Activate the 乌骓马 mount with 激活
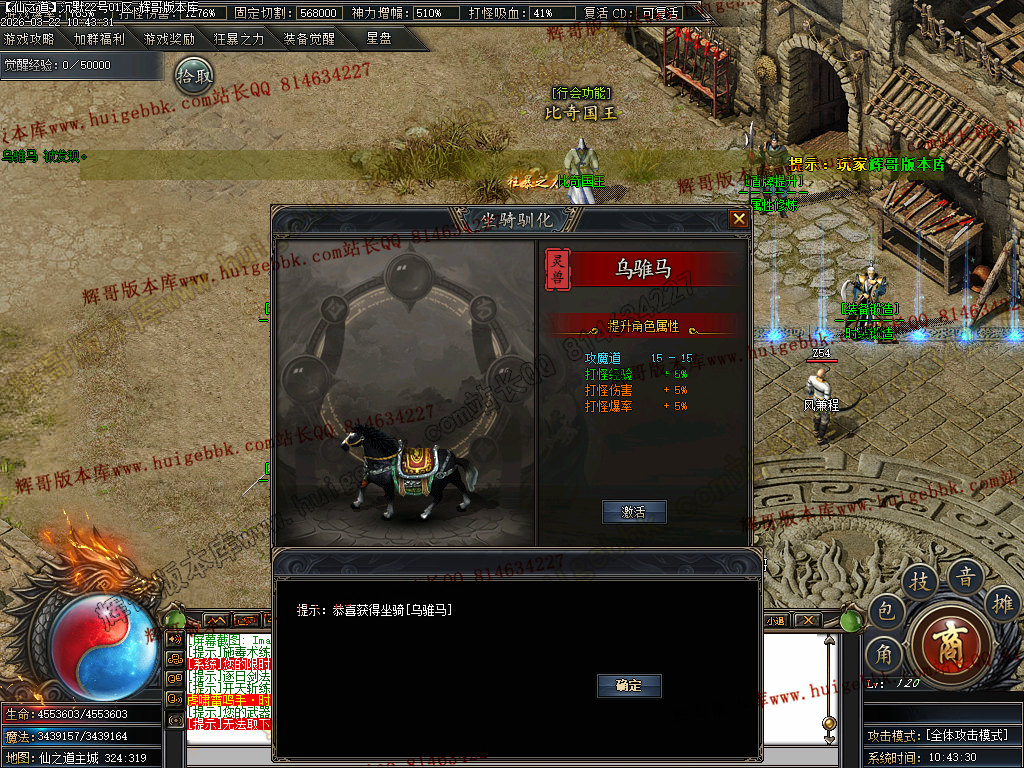Viewport: 1024px width, 768px height. click(634, 512)
